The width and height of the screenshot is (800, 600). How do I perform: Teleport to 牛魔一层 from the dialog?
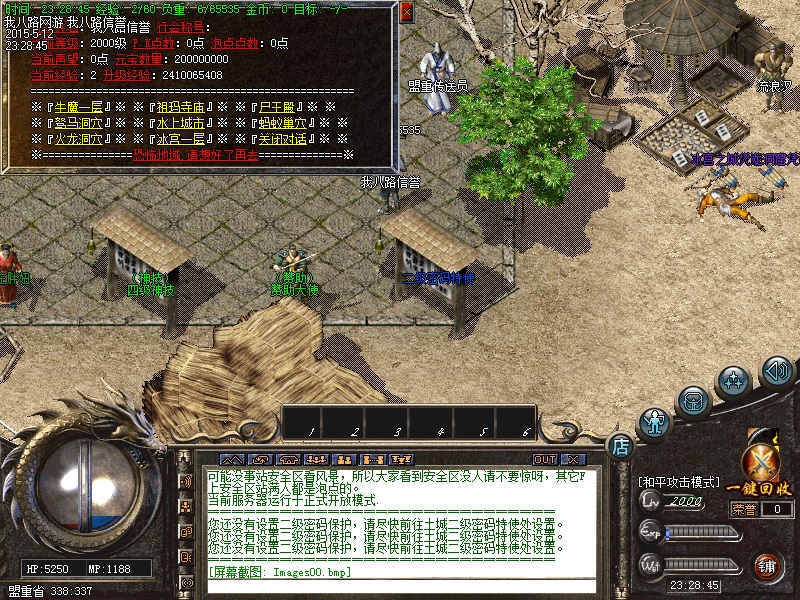[x=80, y=107]
